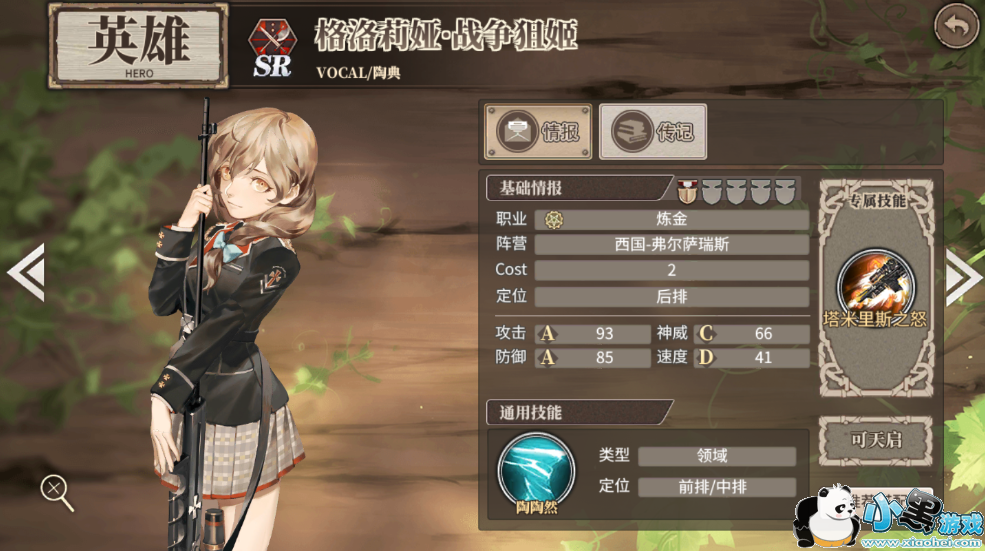The image size is (985, 551).
Task: Open the 英雄 HERO title sign
Action: (x=138, y=46)
